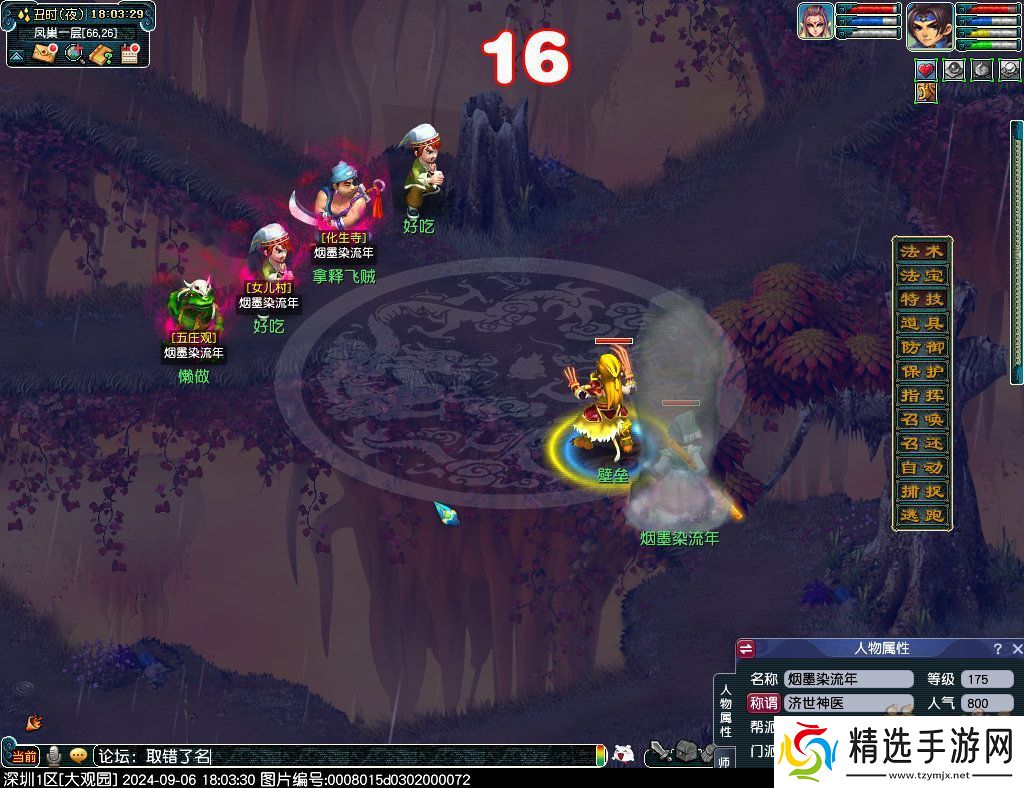Choose 召唤 to summon a pet
Screen dimensions: 1024x788
(920, 419)
